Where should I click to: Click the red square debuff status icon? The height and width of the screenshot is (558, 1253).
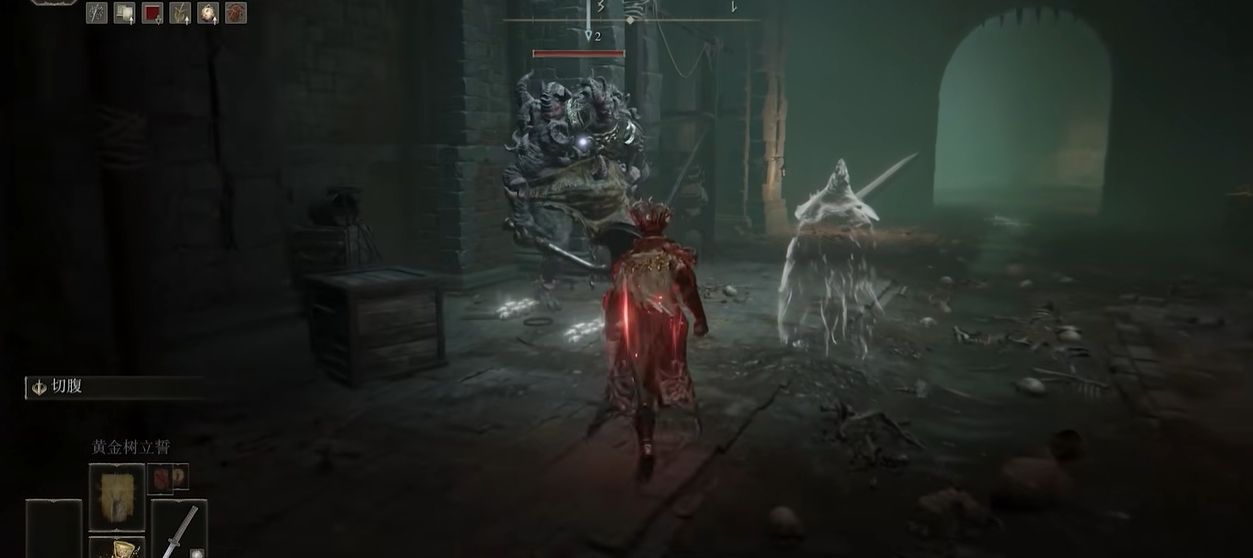coord(152,13)
